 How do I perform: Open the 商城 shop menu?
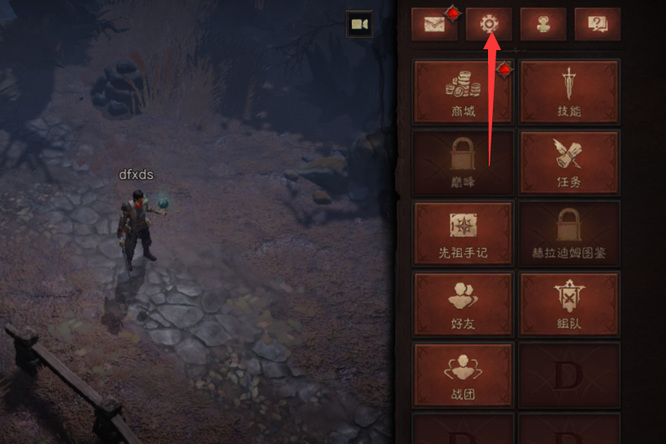[x=463, y=91]
